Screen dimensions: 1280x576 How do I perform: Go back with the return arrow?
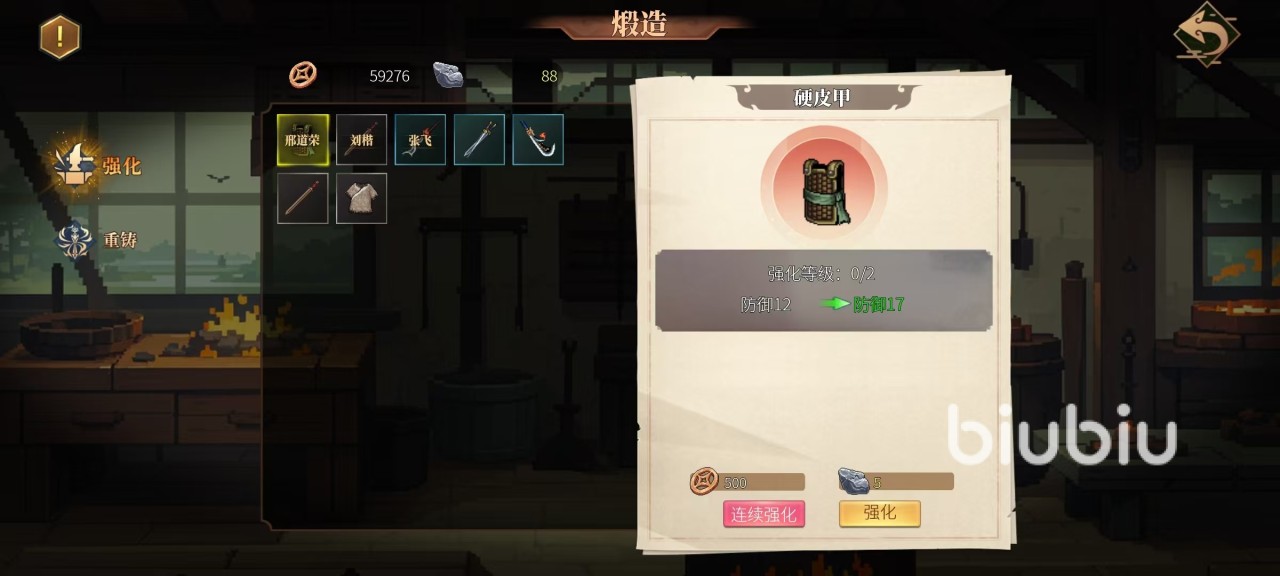click(x=1206, y=34)
